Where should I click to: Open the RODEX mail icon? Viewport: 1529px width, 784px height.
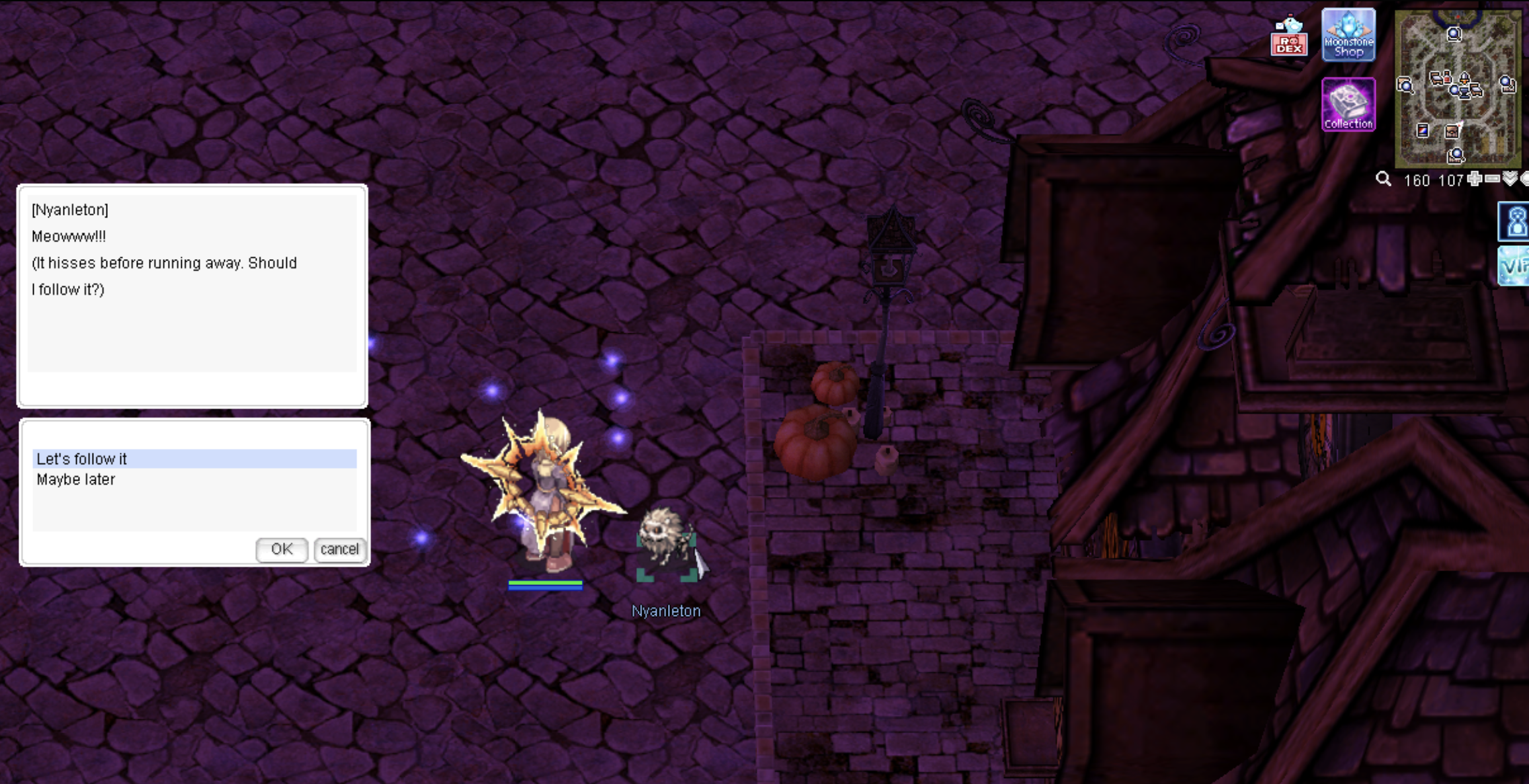coord(1289,38)
